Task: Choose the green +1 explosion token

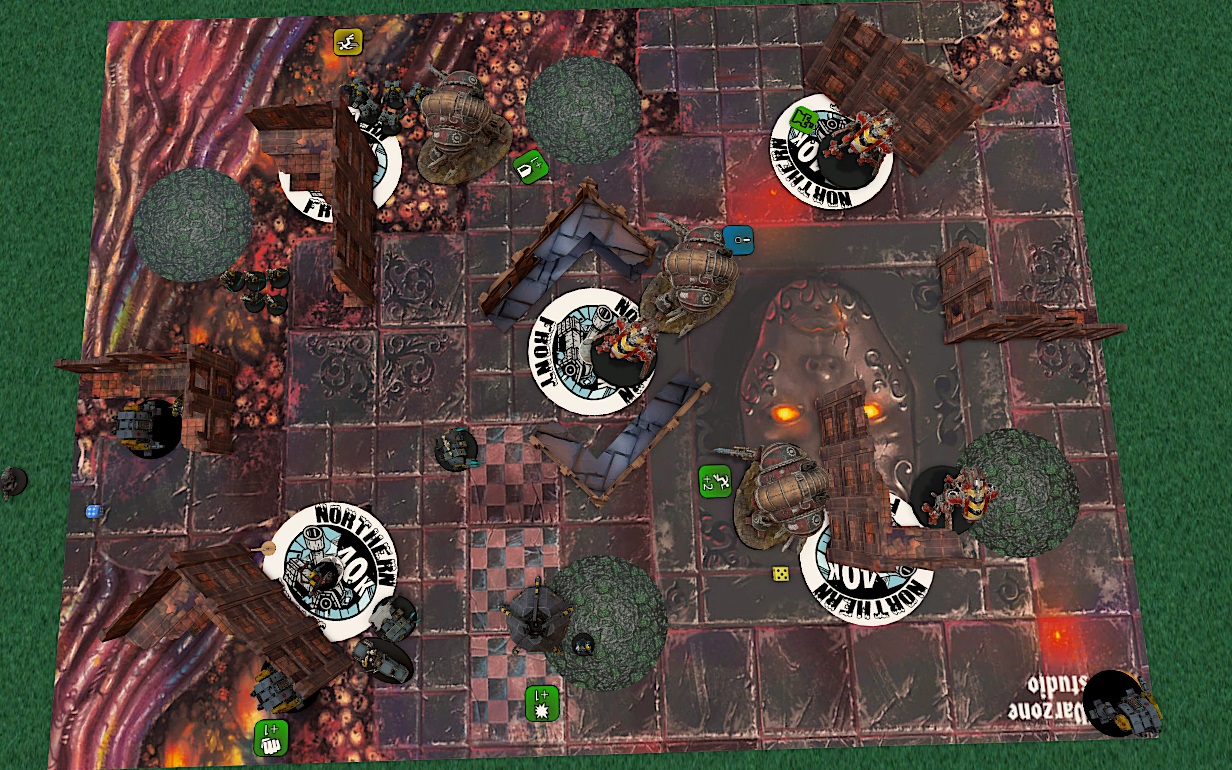Action: 542,703
